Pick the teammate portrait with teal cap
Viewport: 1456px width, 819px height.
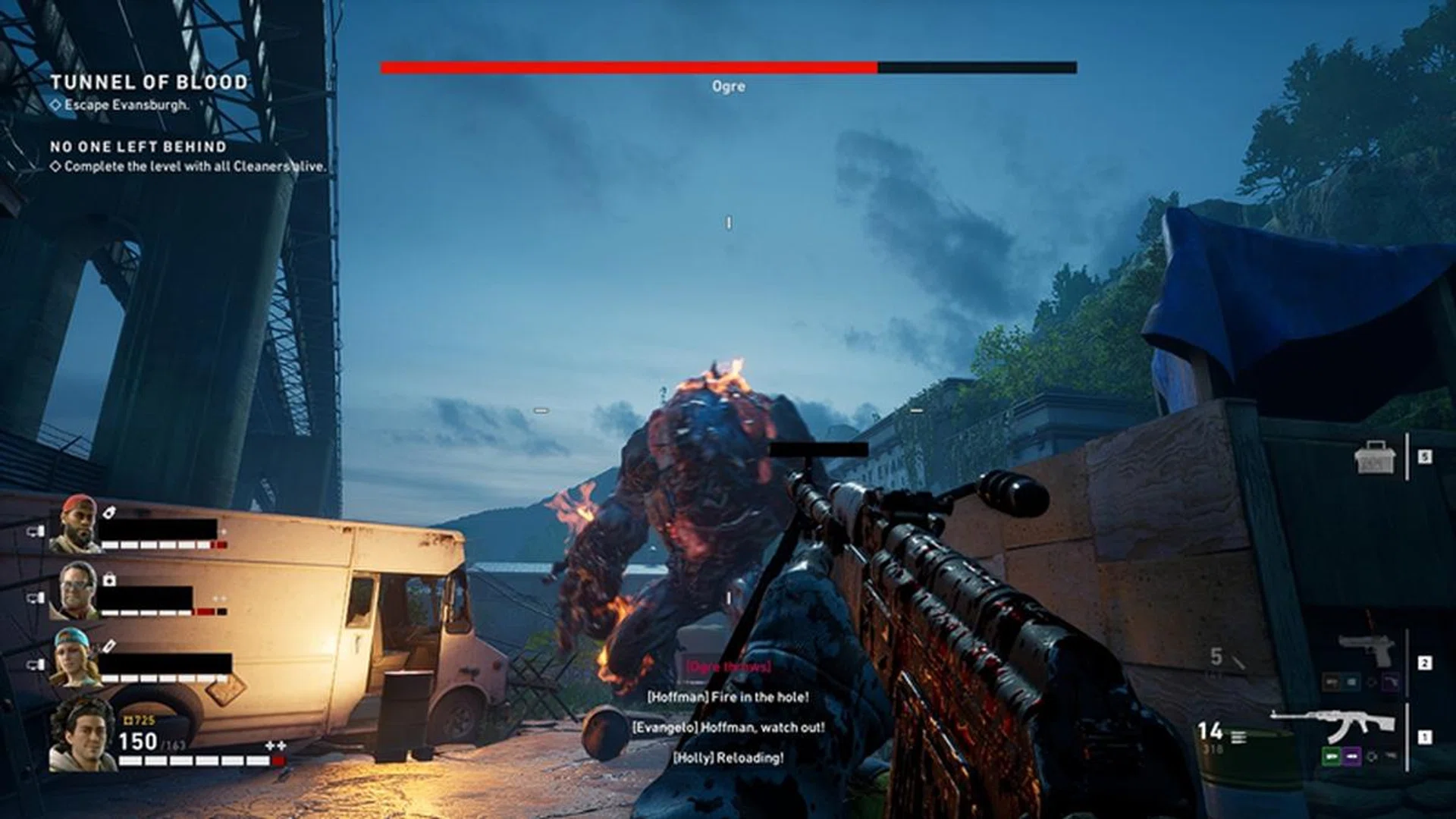pos(75,657)
